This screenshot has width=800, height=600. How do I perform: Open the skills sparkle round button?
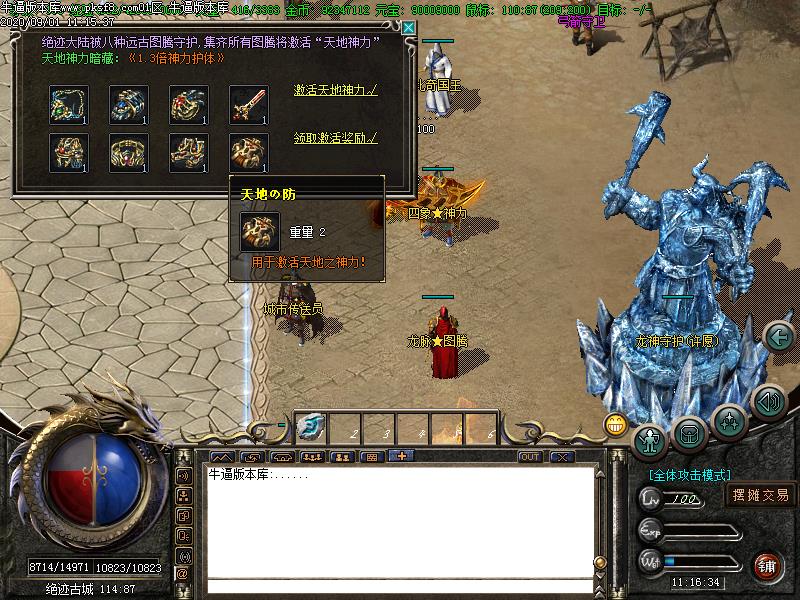[x=729, y=420]
